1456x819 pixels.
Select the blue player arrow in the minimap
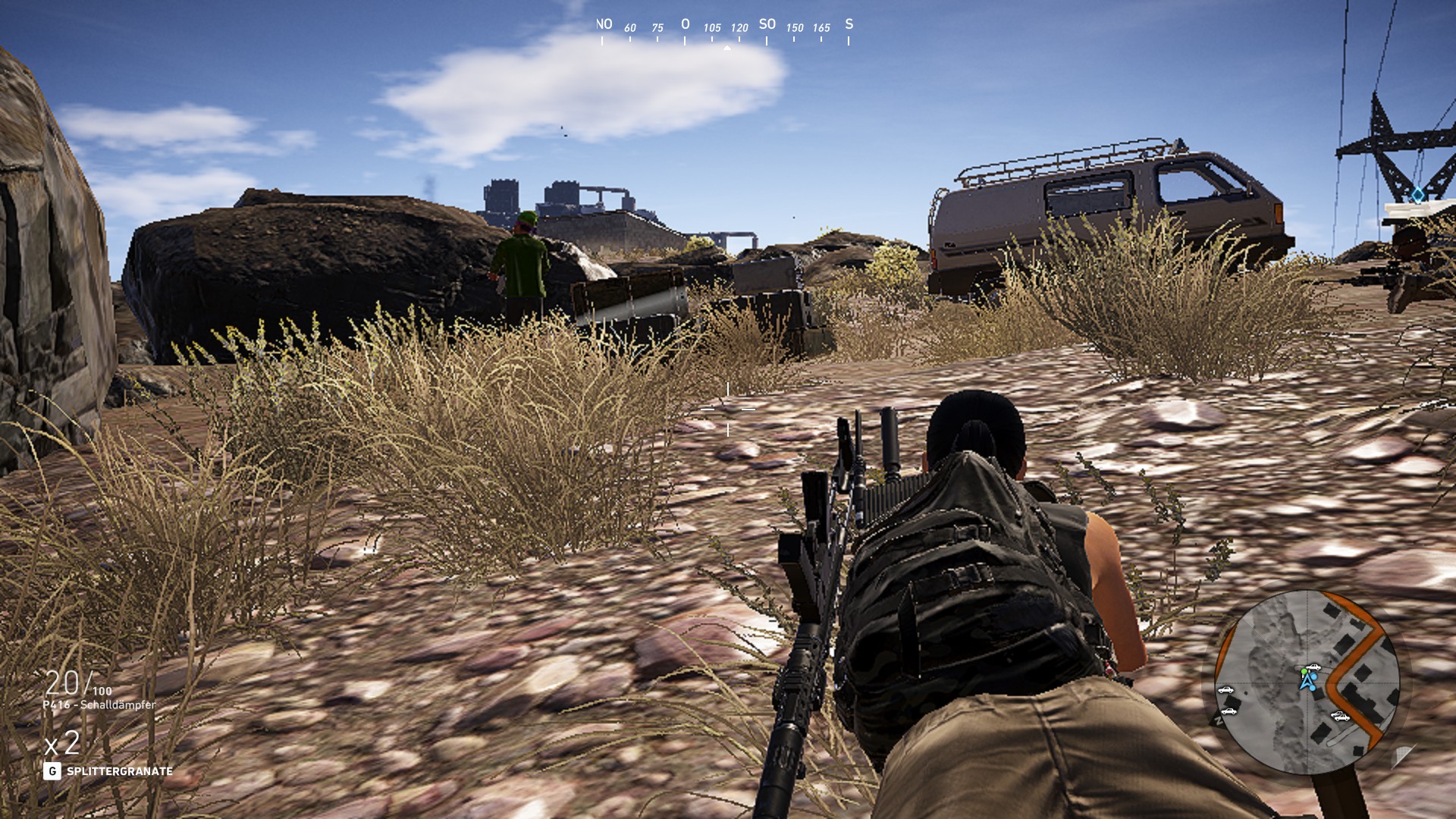(x=1307, y=682)
